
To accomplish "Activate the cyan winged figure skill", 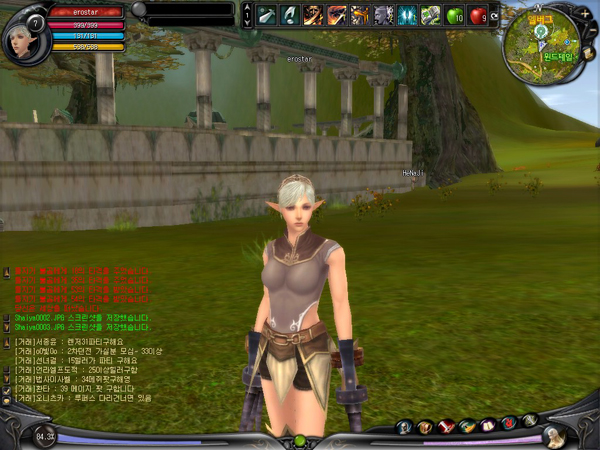I will (407, 14).
